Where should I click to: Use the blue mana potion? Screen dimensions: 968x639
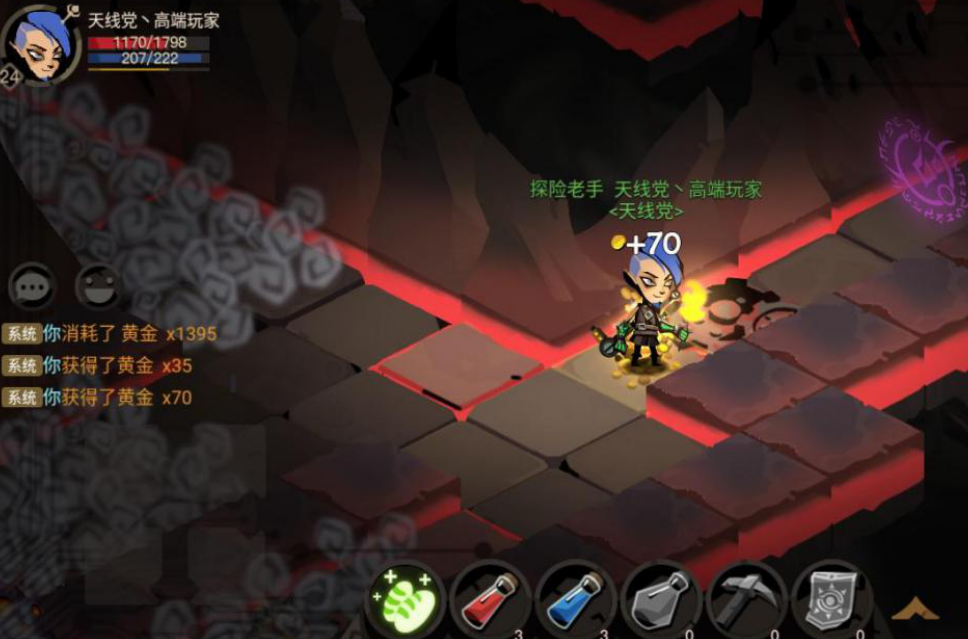574,601
